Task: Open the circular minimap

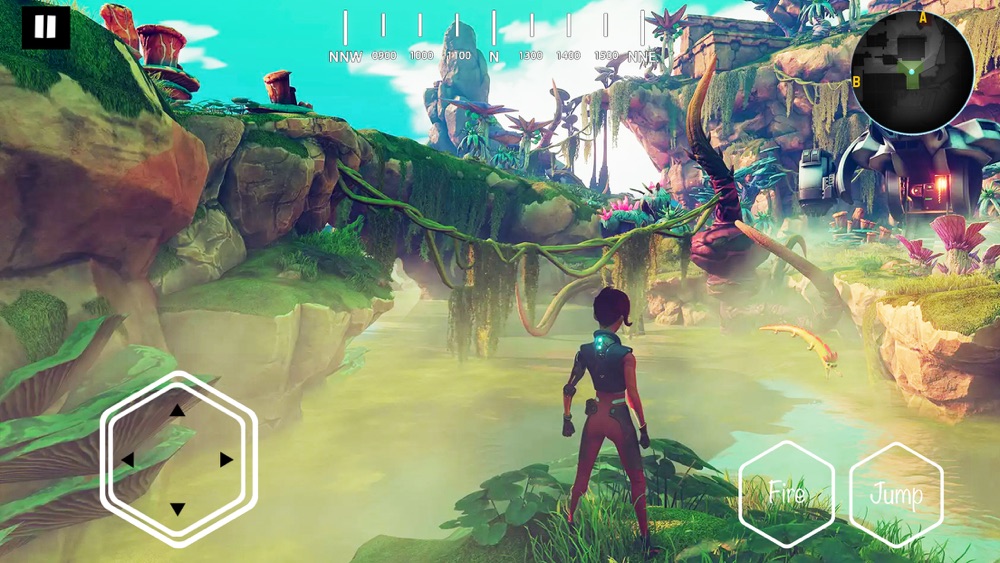Action: pos(912,72)
